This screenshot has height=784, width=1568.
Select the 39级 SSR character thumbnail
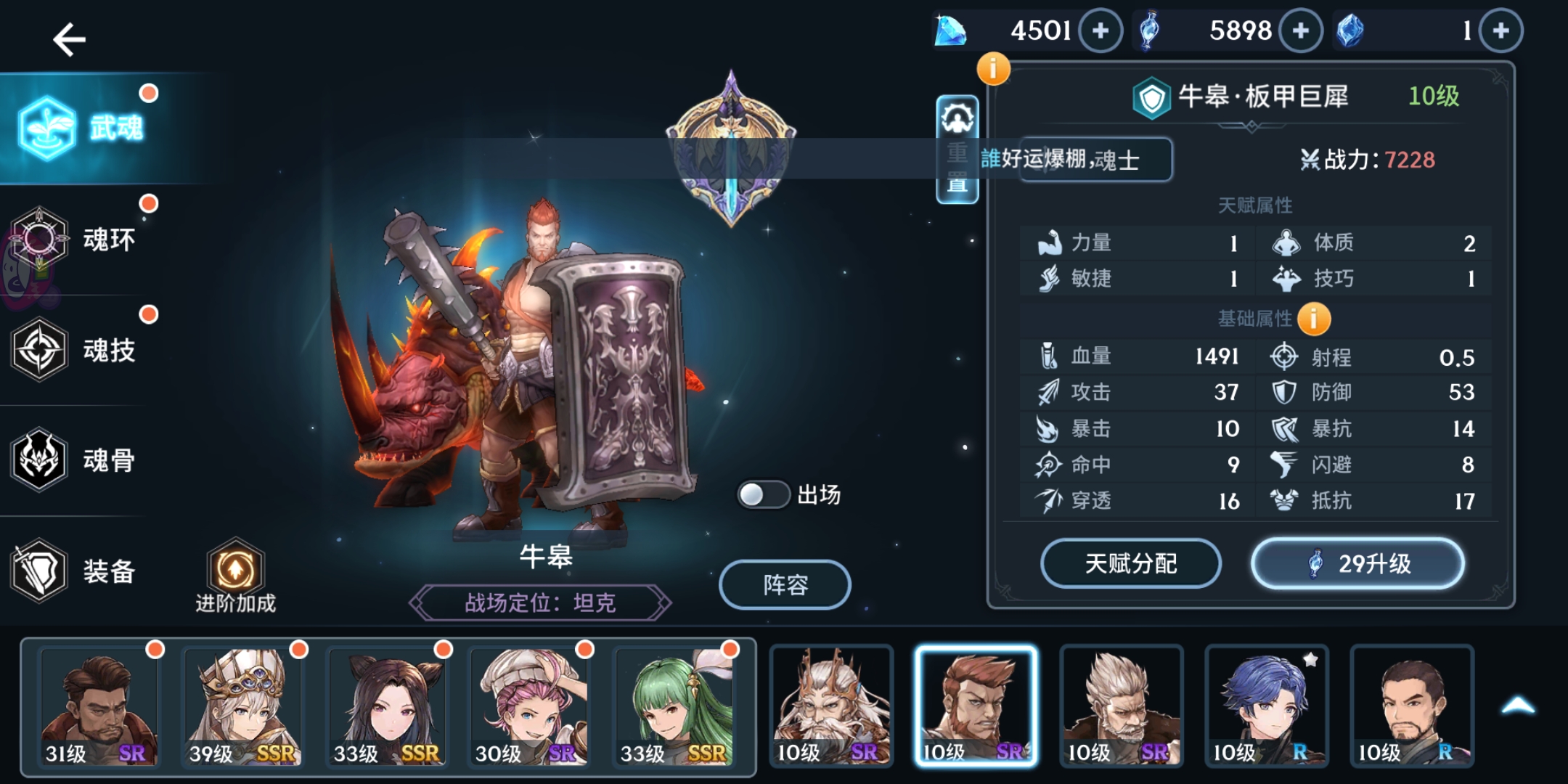point(244,705)
